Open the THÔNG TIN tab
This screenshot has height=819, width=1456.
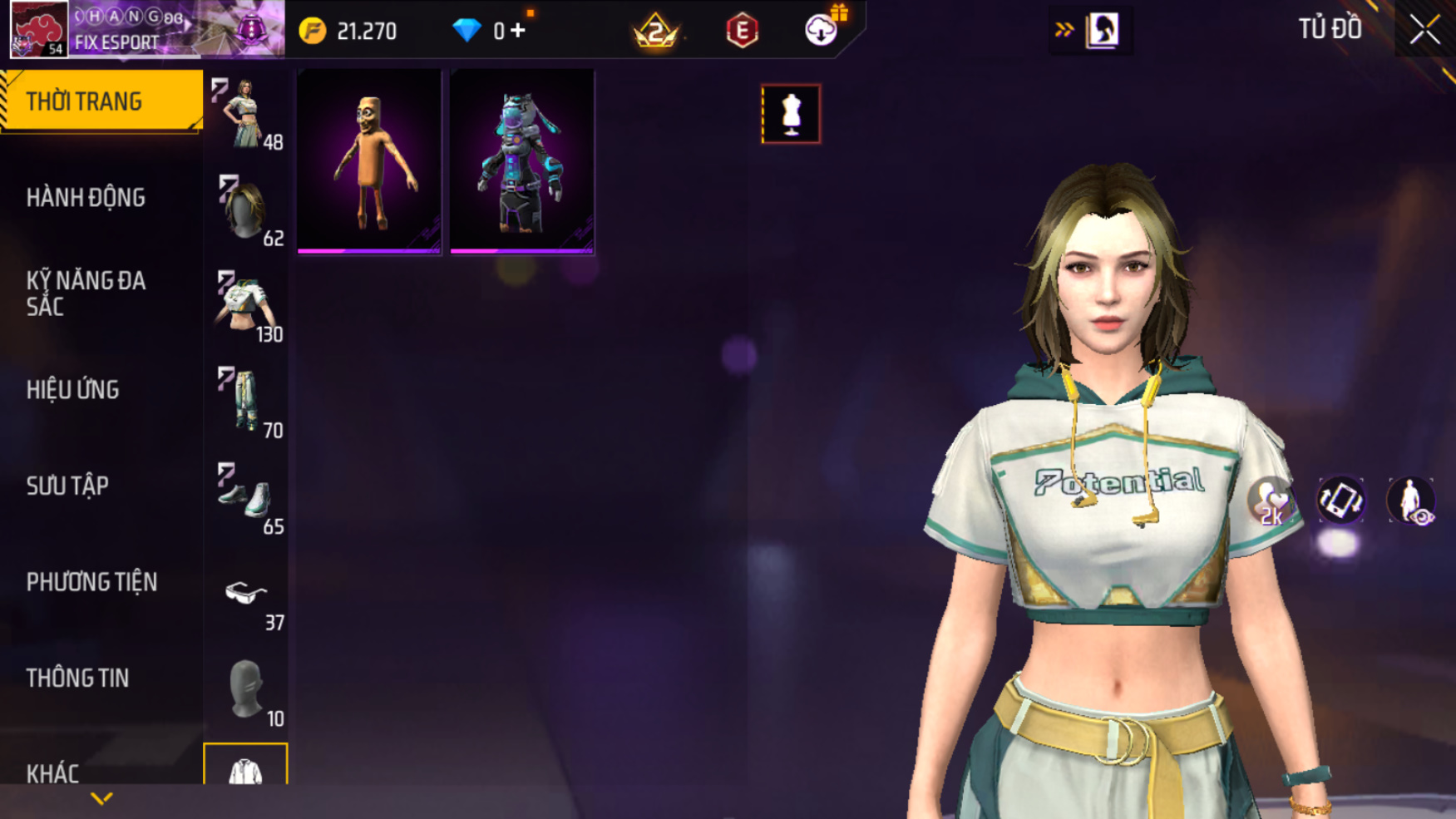(x=77, y=678)
